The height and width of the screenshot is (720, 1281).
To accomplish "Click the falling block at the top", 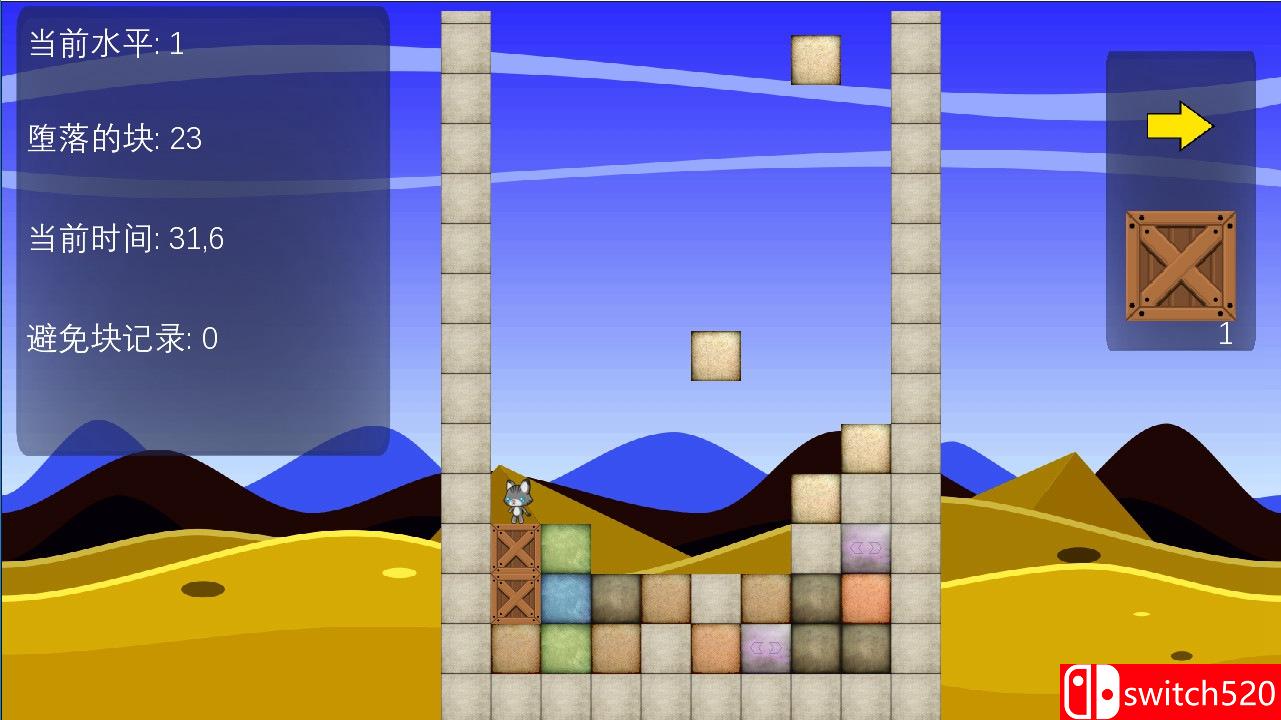I will point(815,60).
